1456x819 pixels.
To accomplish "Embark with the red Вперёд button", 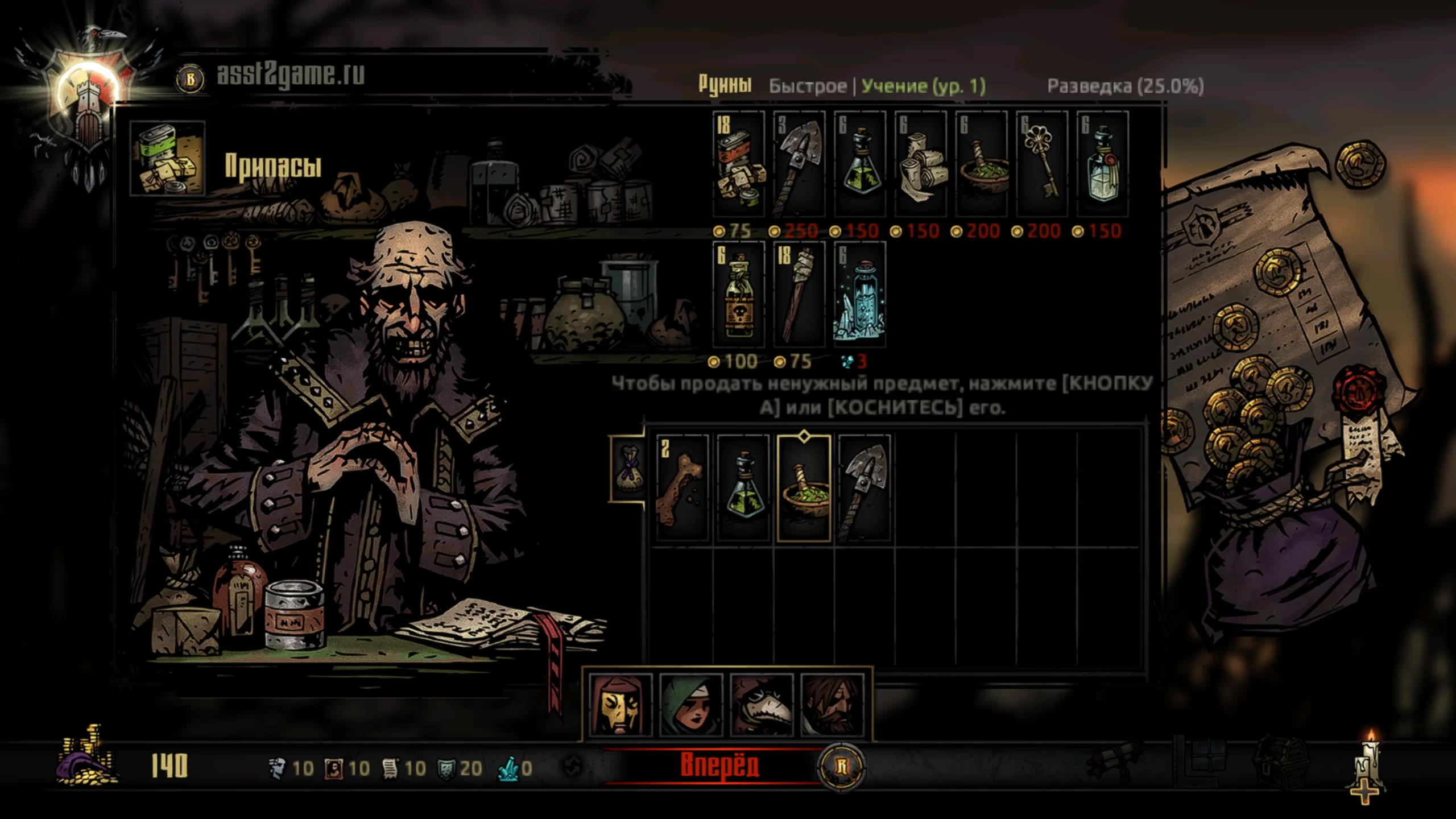I will 719,766.
